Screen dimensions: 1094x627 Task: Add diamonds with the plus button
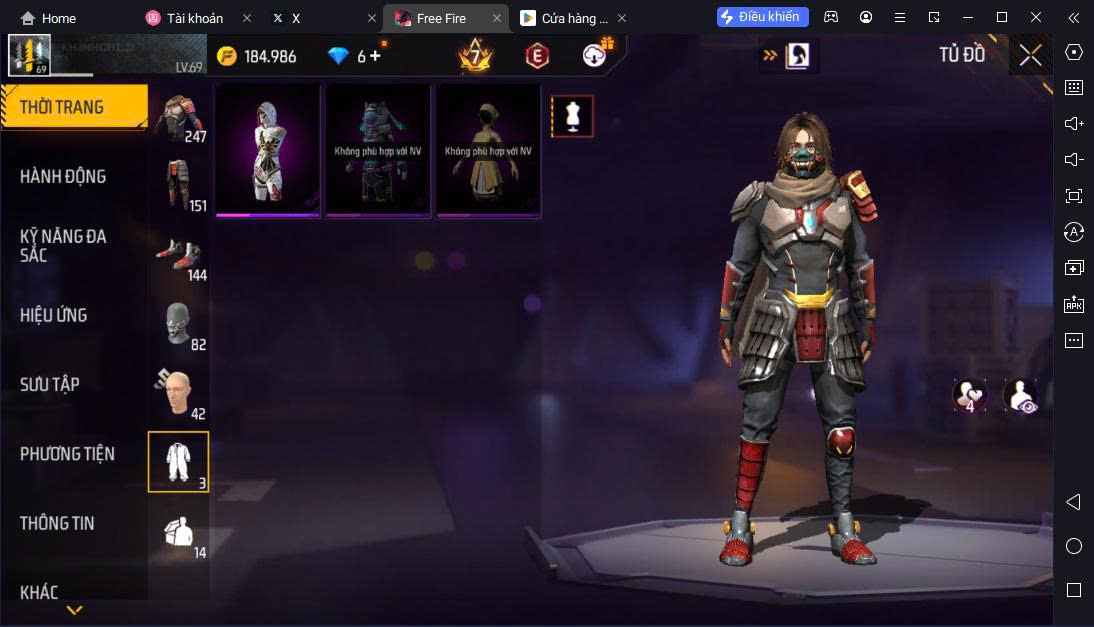376,56
